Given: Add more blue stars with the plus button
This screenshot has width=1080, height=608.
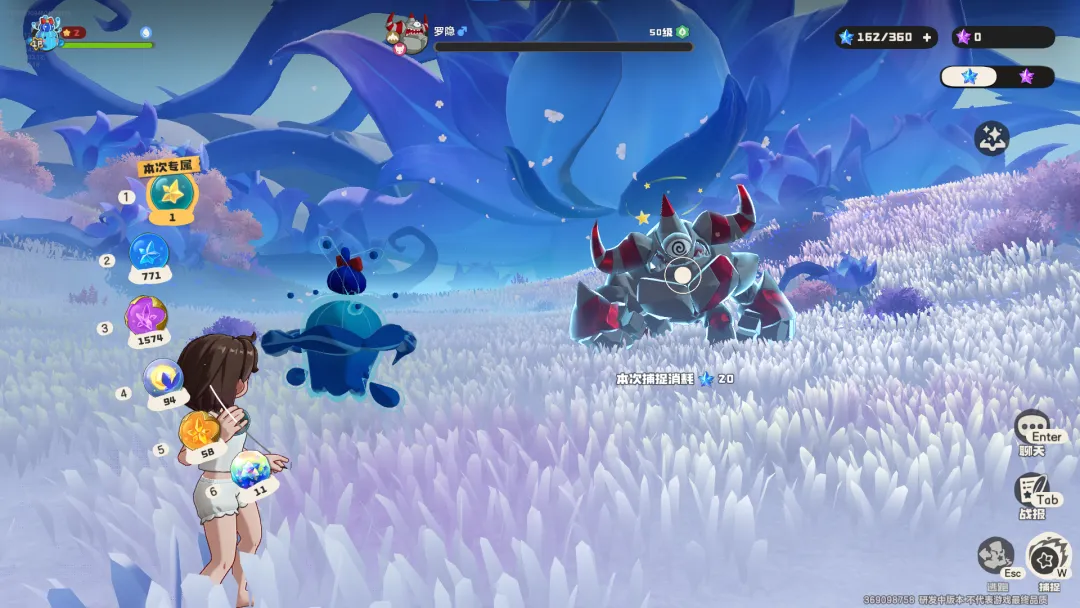Looking at the screenshot, I should pyautogui.click(x=926, y=37).
